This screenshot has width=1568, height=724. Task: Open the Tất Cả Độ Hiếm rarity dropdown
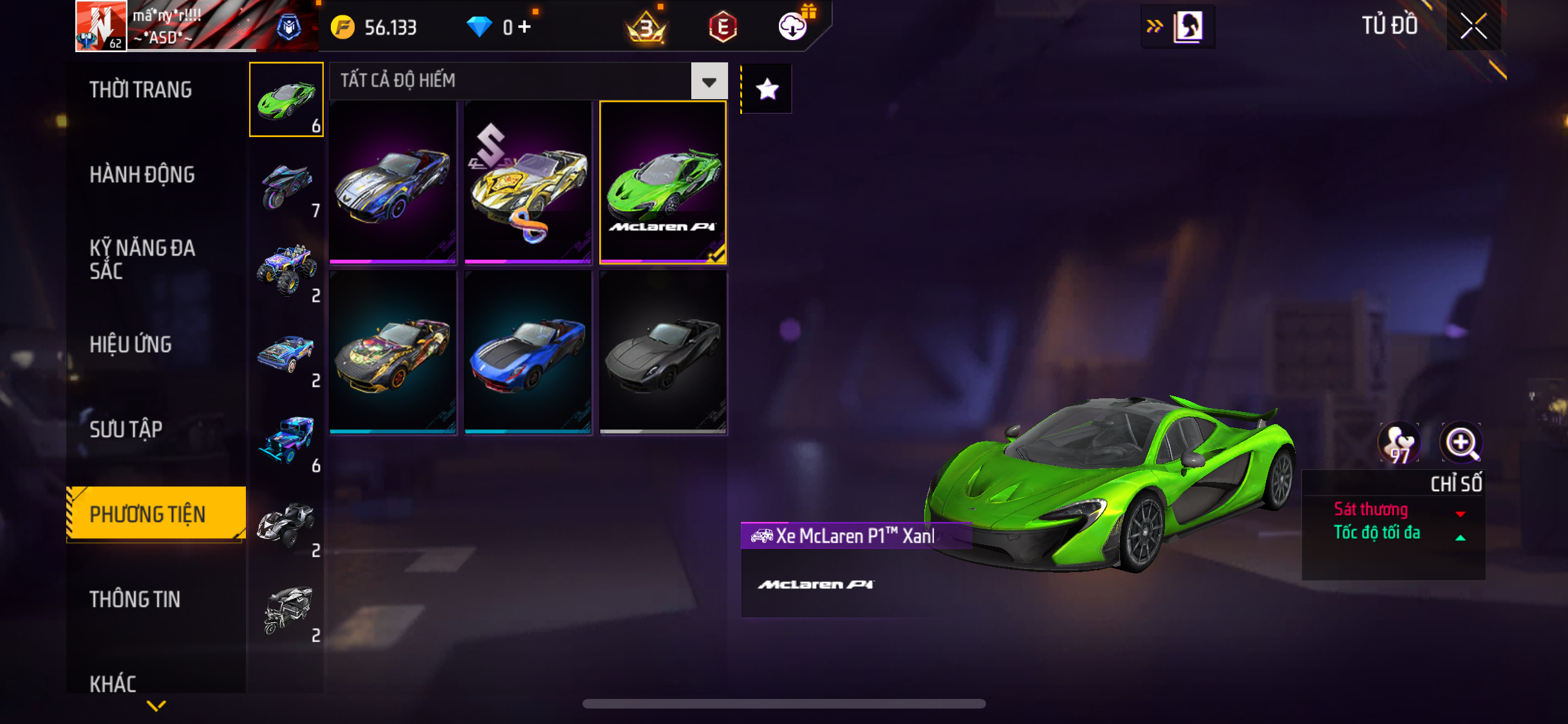(709, 82)
